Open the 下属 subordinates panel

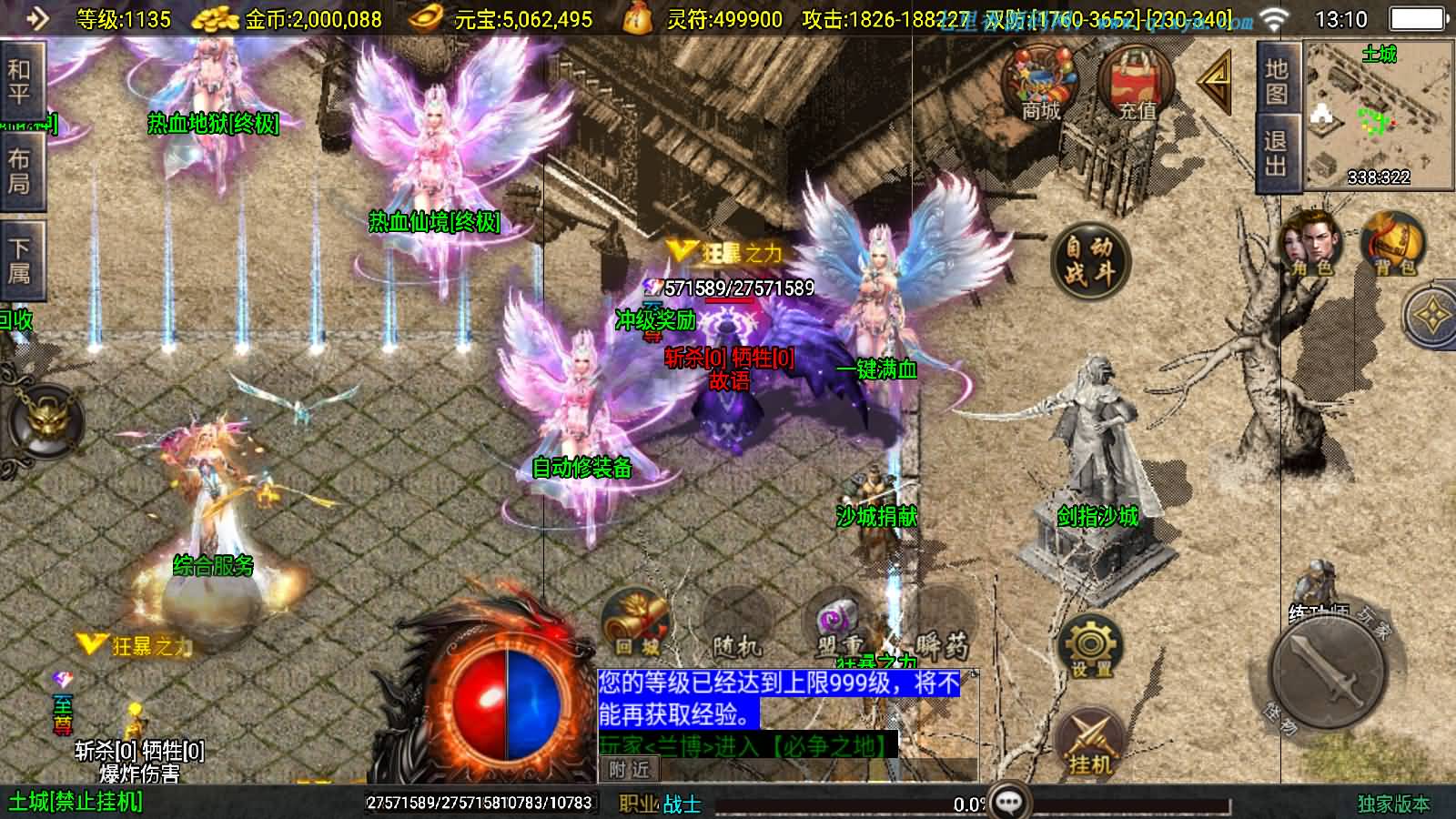click(x=19, y=260)
